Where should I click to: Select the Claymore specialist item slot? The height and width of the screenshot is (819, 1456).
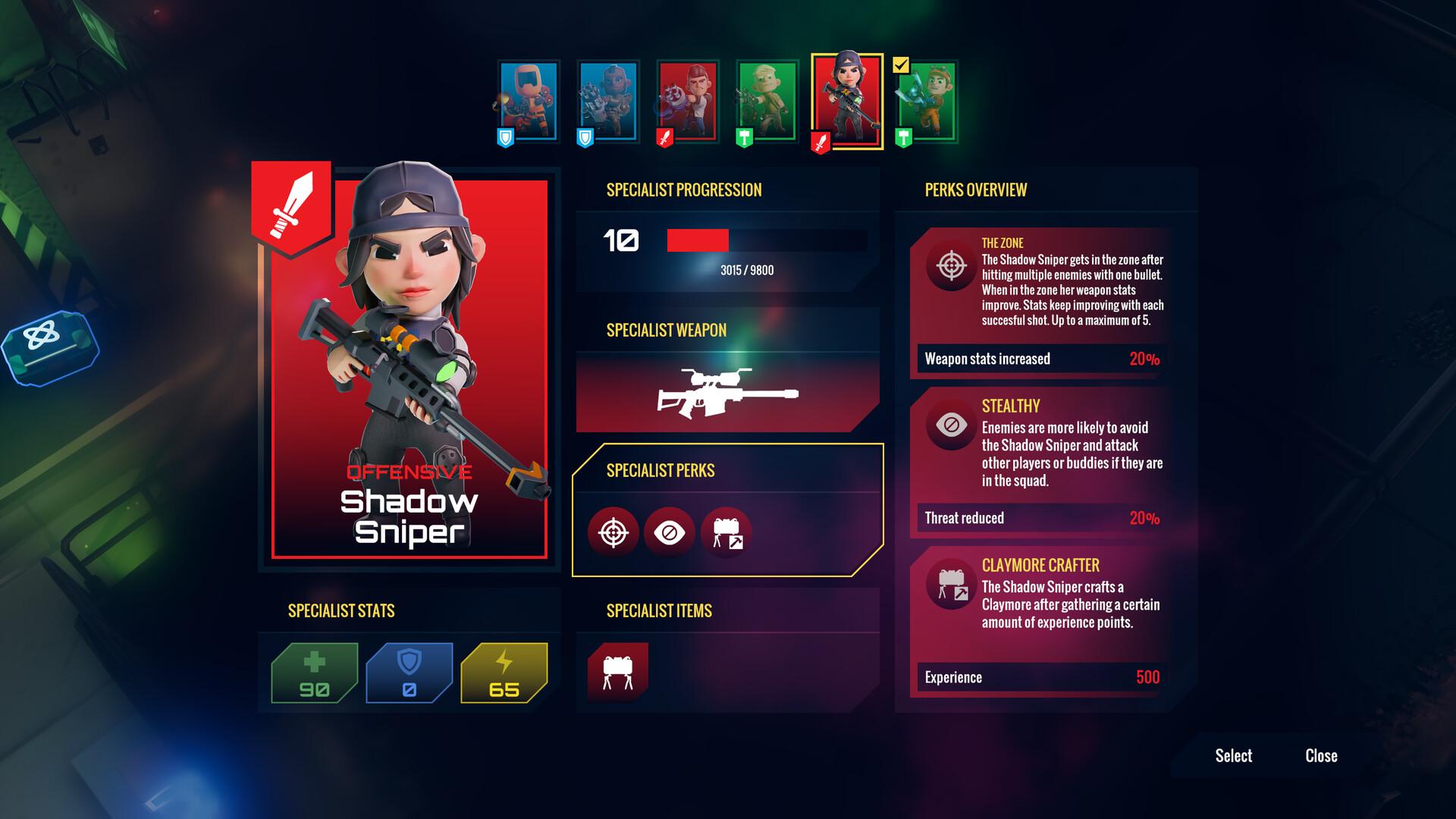click(x=618, y=672)
